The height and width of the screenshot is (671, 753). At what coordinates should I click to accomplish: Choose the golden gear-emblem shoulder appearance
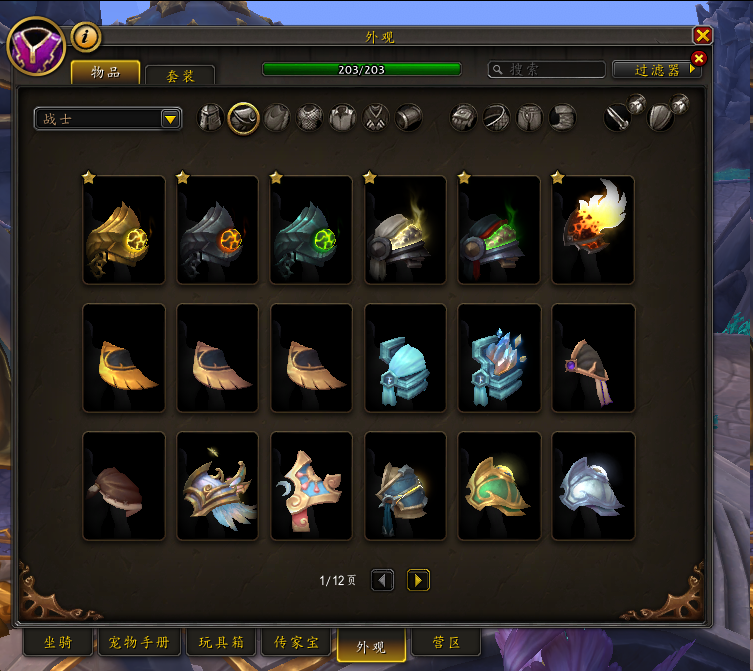coord(124,230)
